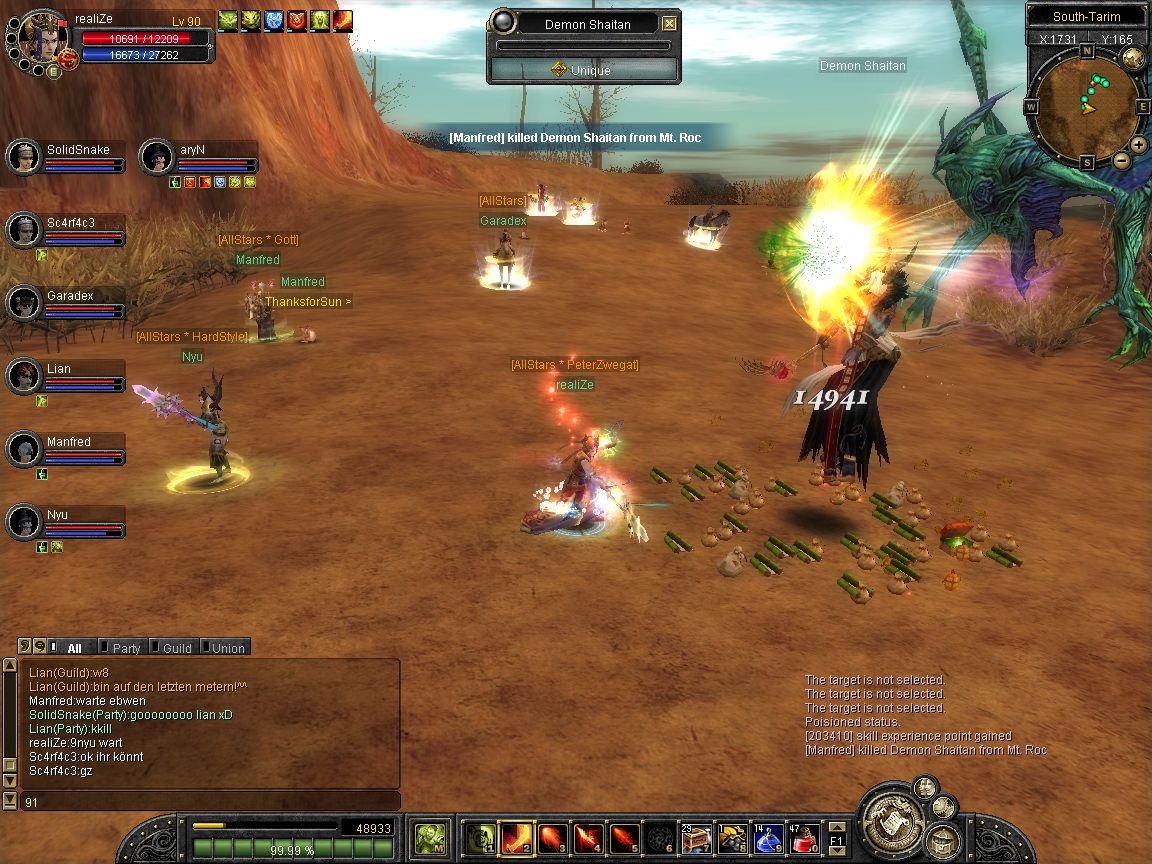Use the blue mana potion in slot 9
Screen dimensions: 1152x864
tap(767, 836)
